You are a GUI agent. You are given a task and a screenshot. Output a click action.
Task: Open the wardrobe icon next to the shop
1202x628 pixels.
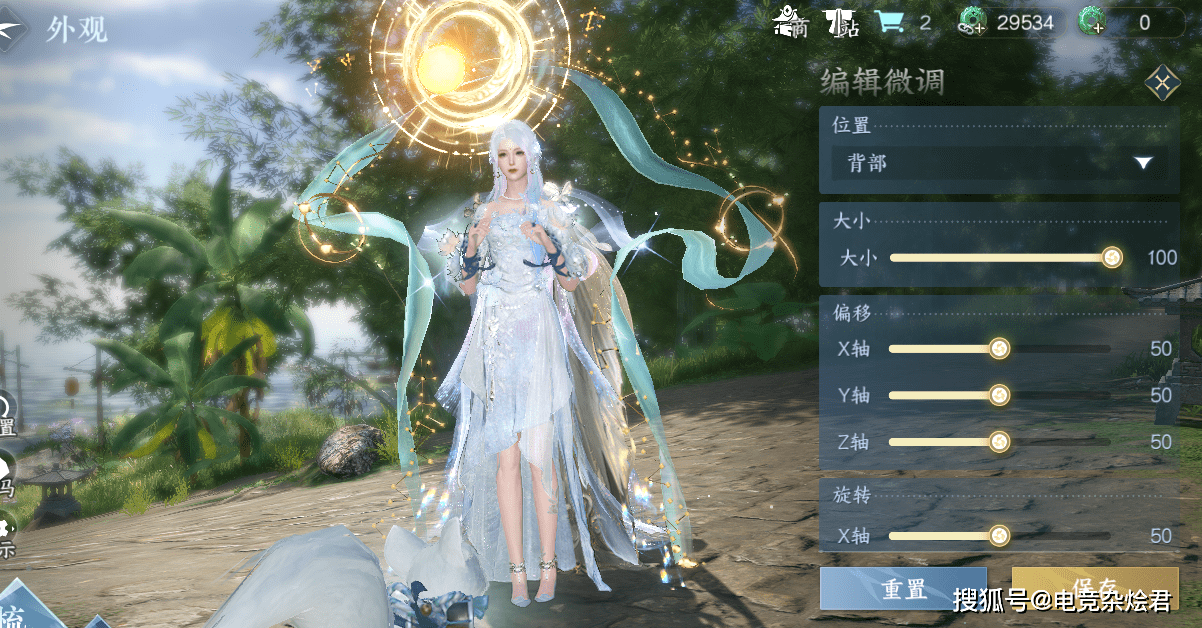click(842, 22)
